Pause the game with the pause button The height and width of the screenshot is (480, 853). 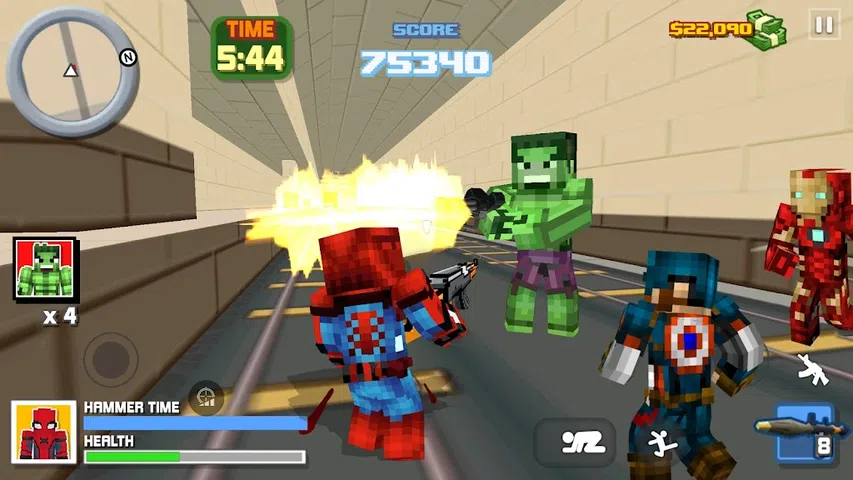point(824,26)
